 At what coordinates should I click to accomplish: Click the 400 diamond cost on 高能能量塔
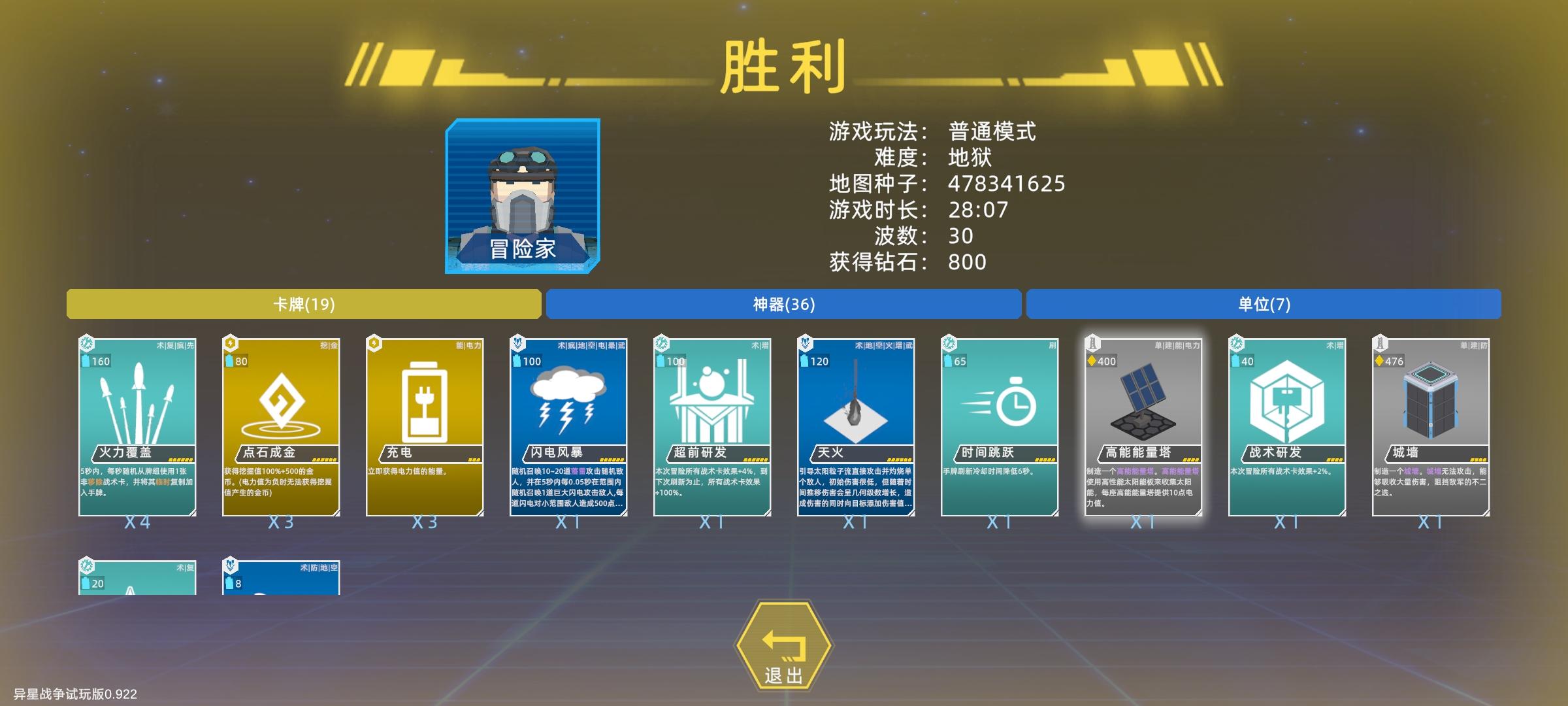pyautogui.click(x=1103, y=360)
